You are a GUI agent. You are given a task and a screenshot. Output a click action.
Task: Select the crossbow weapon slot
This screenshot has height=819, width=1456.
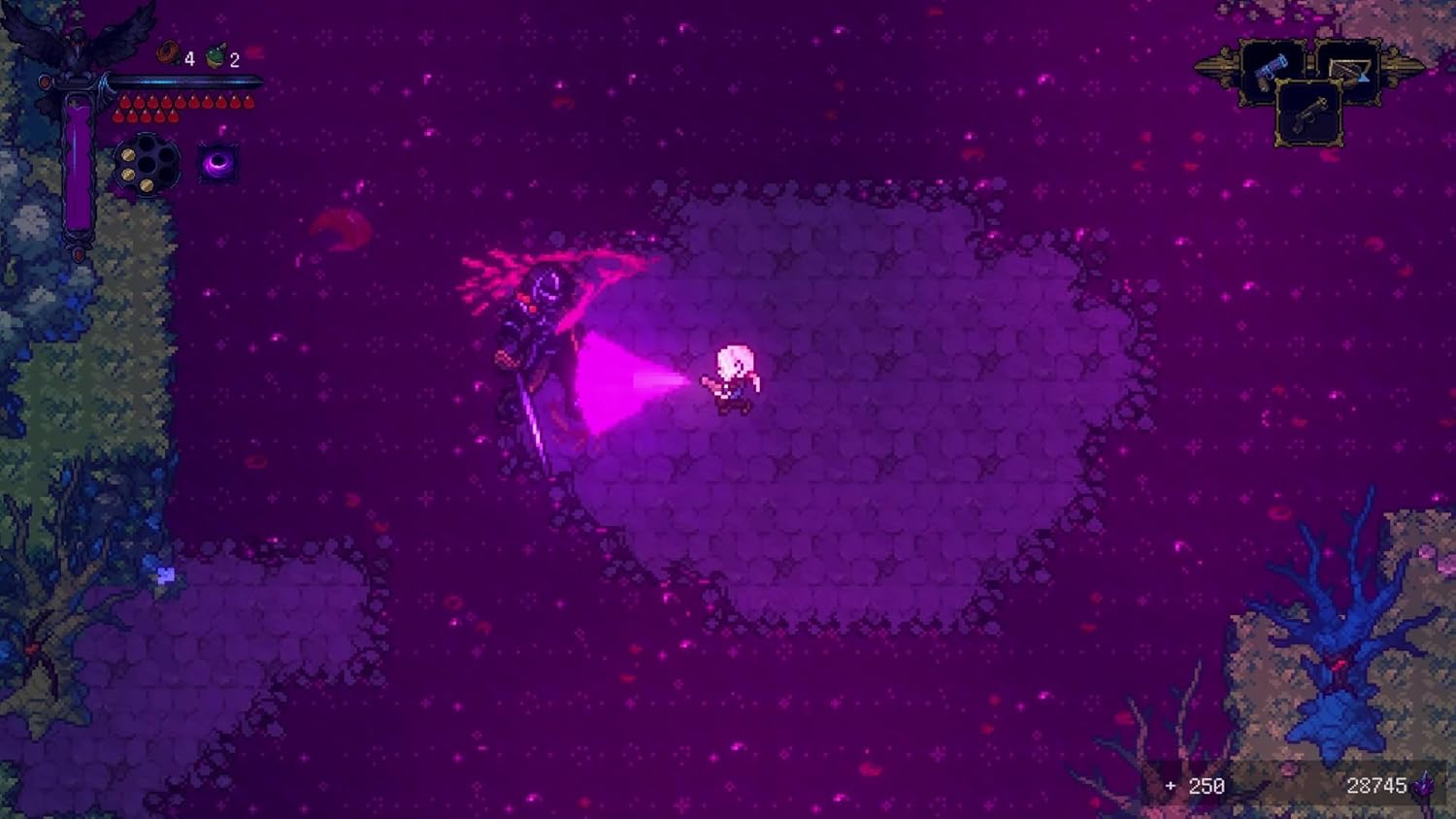click(x=1349, y=70)
